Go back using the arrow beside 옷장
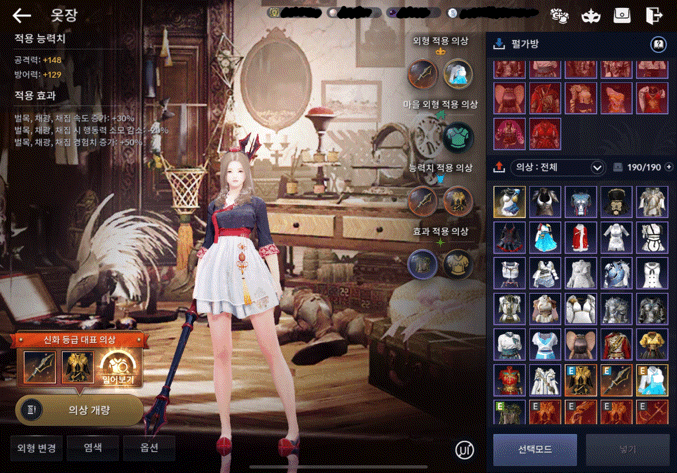677x473 pixels. 22,15
